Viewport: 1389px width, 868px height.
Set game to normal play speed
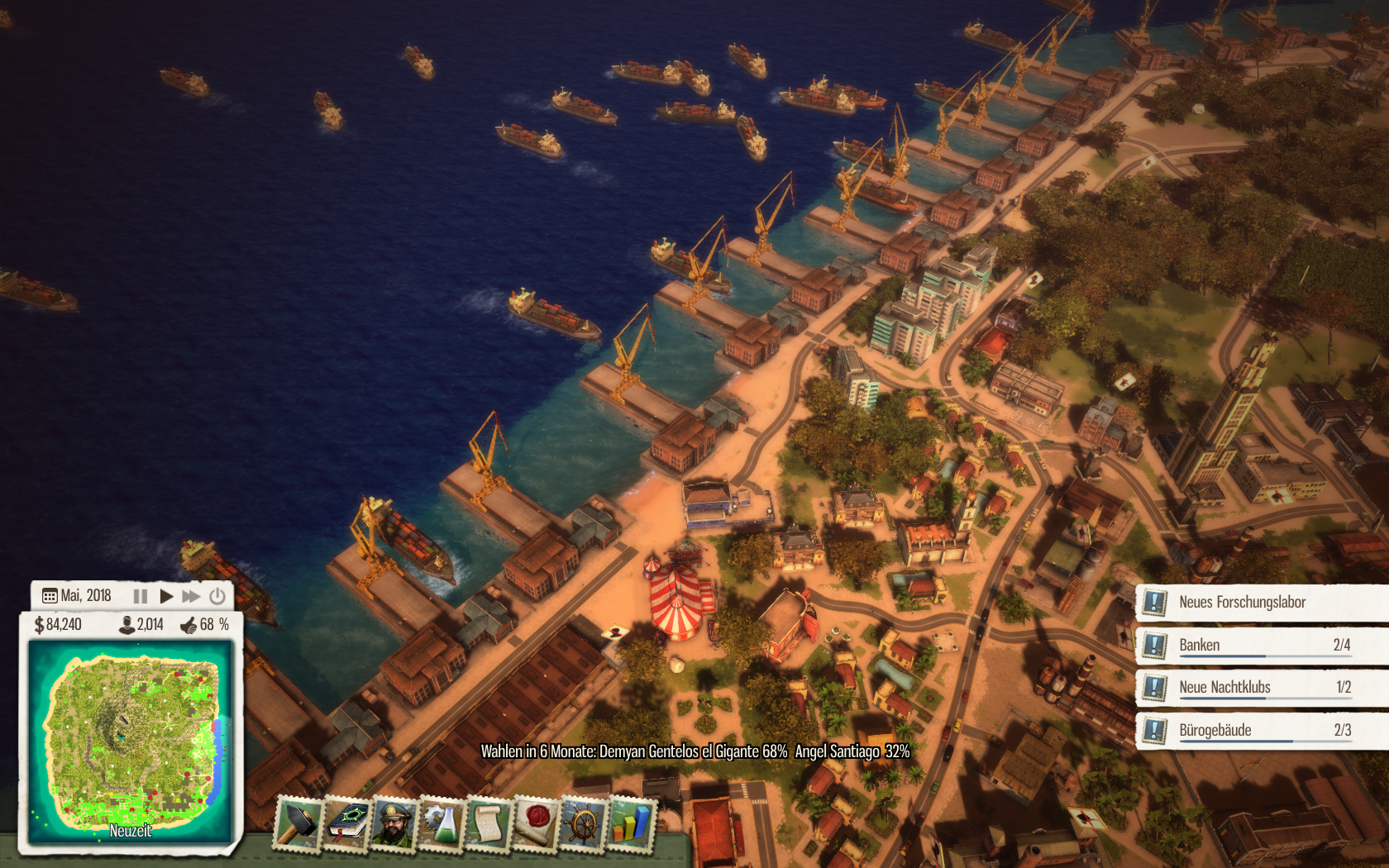pos(166,596)
